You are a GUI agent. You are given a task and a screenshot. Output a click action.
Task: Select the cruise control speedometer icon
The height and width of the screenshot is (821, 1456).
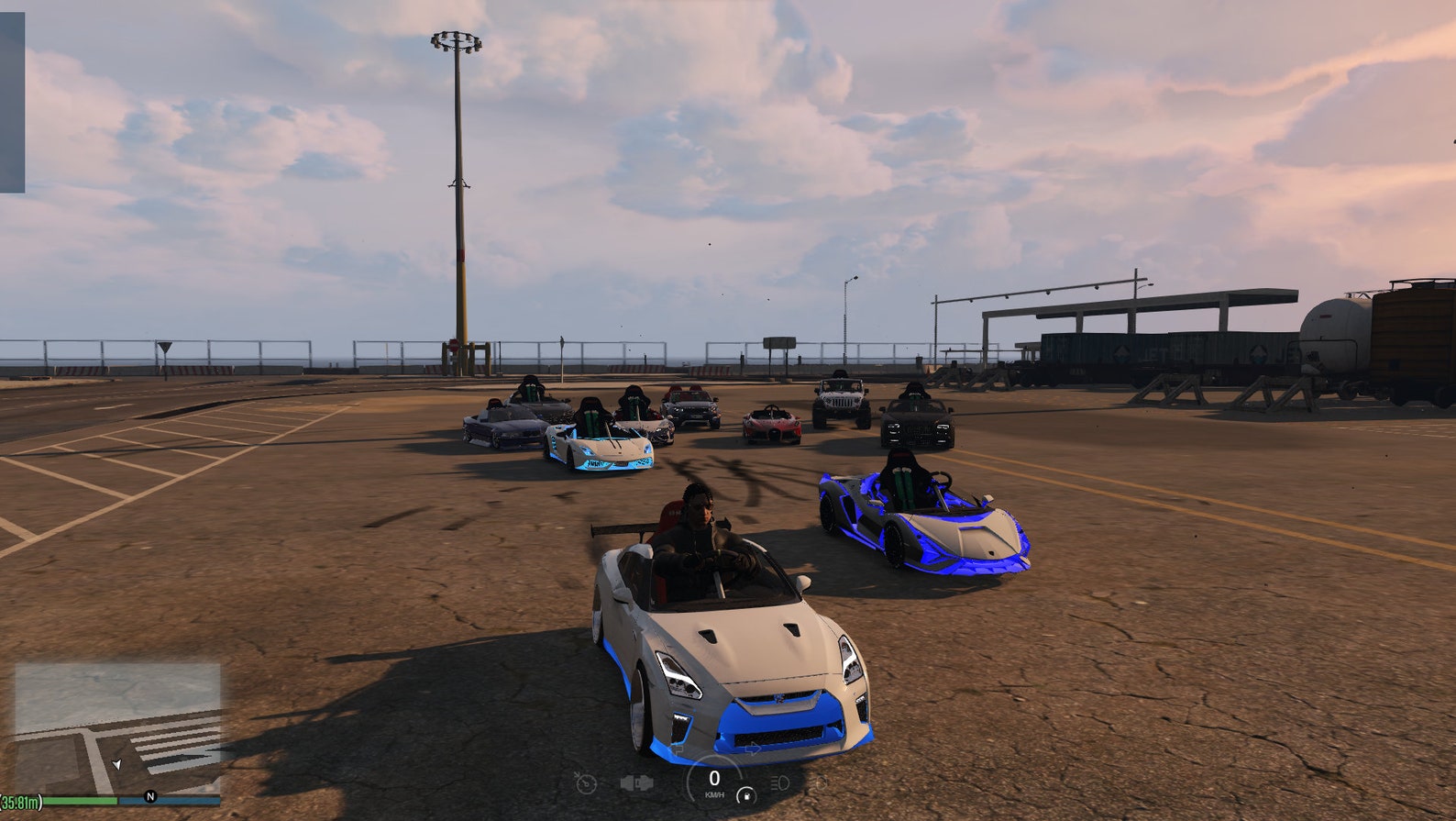coord(586,783)
